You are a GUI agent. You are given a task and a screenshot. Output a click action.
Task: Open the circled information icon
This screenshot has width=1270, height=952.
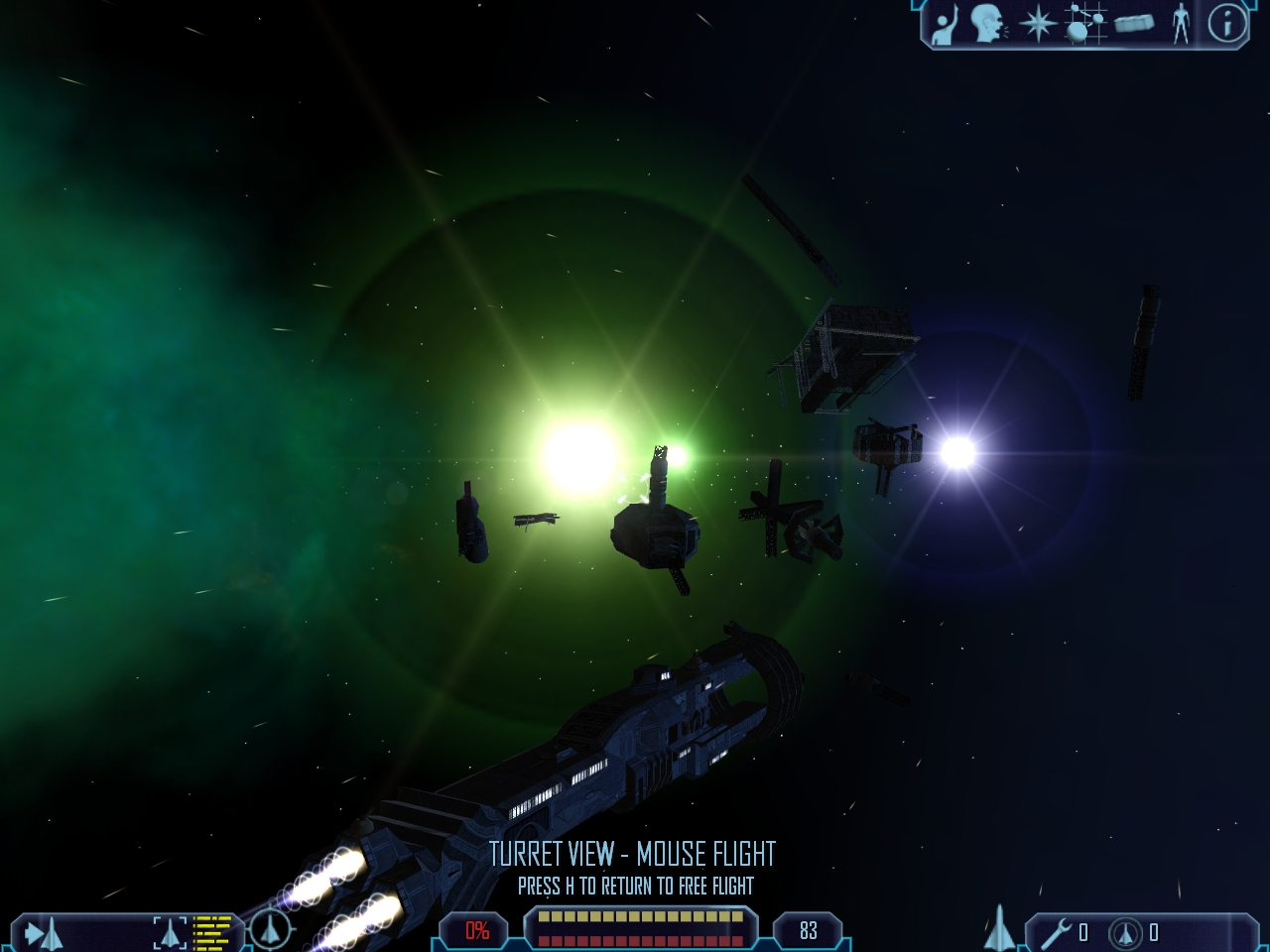[x=1227, y=24]
